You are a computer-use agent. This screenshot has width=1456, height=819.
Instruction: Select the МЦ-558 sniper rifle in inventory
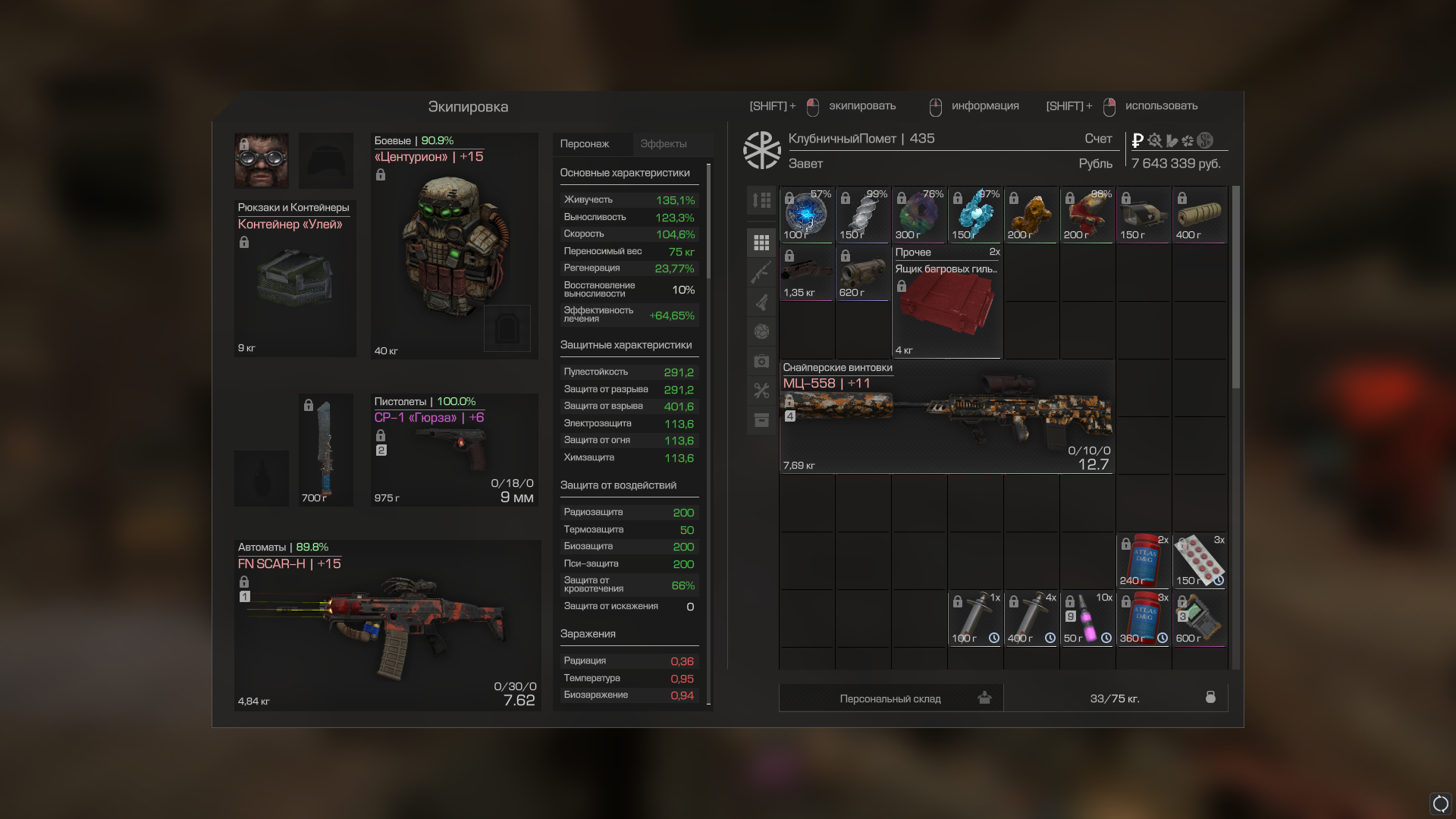click(x=946, y=417)
